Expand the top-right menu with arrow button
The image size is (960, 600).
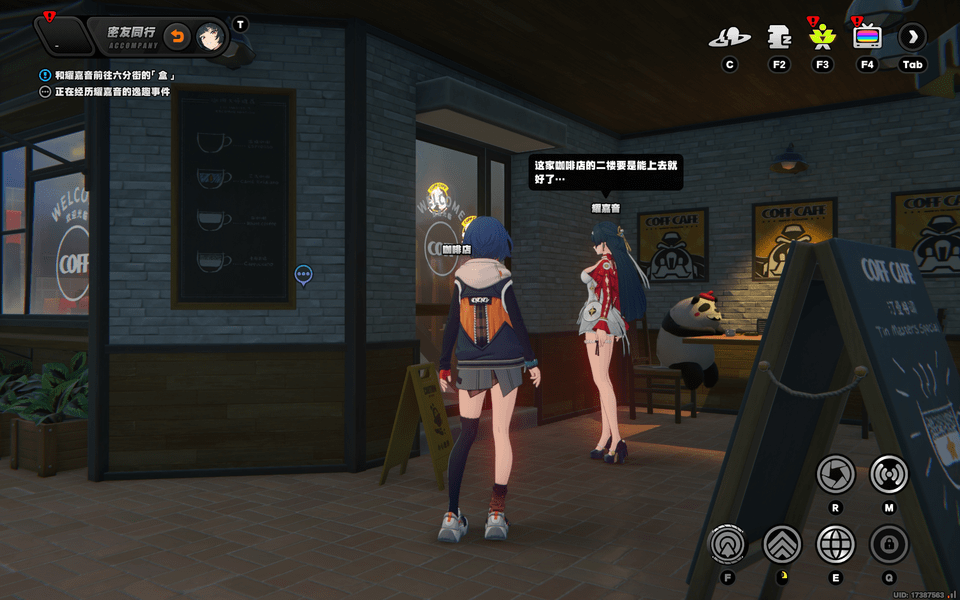click(912, 38)
